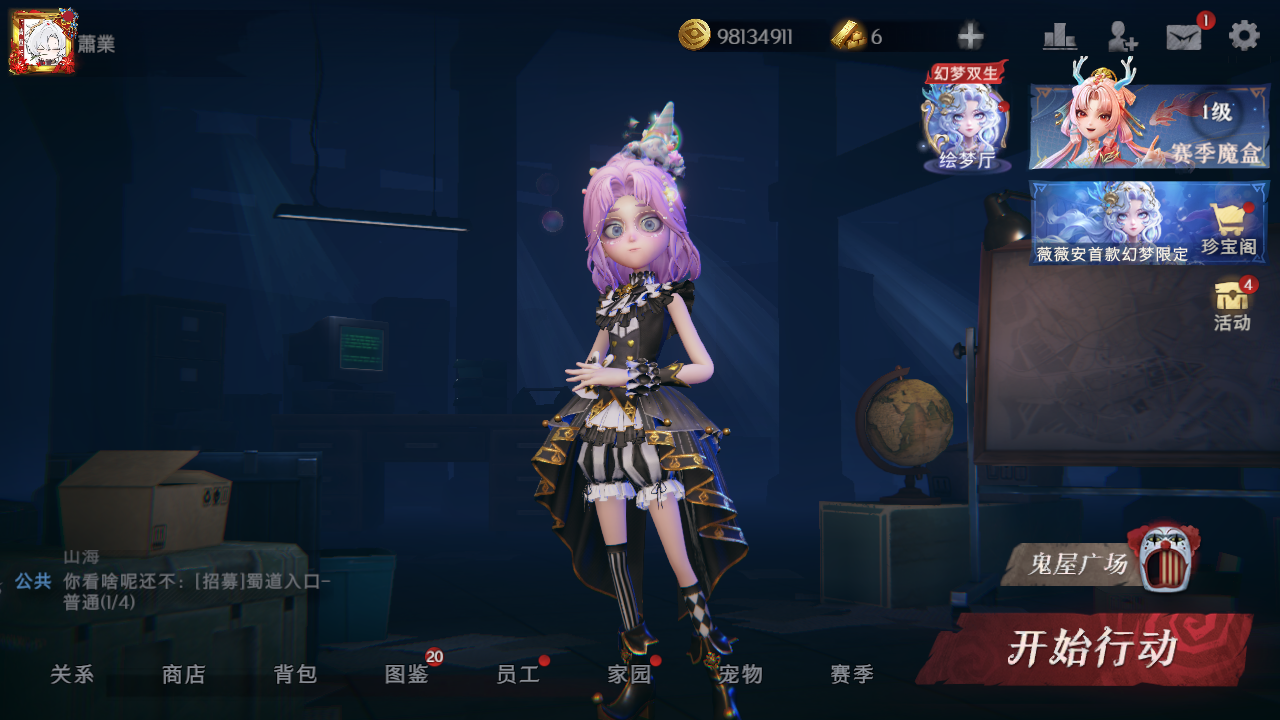Image resolution: width=1280 pixels, height=720 pixels.
Task: Open the 背包 backpack
Action: click(295, 675)
